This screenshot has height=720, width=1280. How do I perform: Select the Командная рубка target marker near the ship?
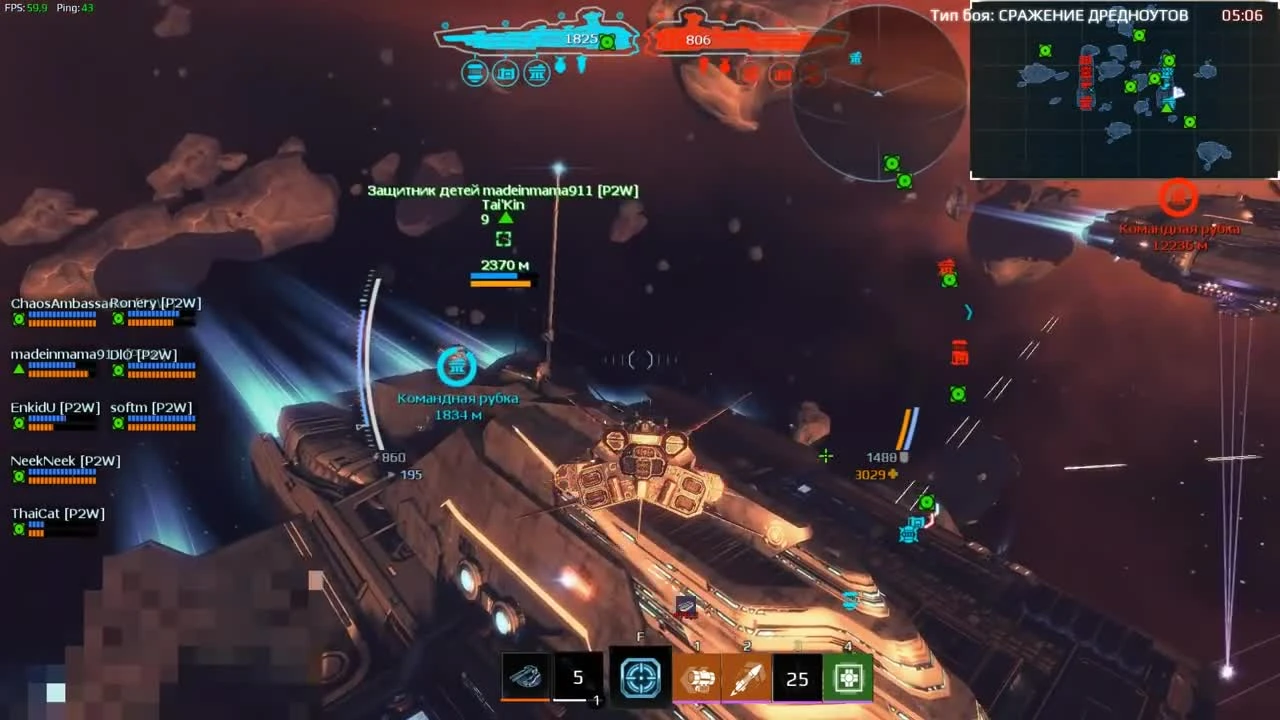(457, 366)
